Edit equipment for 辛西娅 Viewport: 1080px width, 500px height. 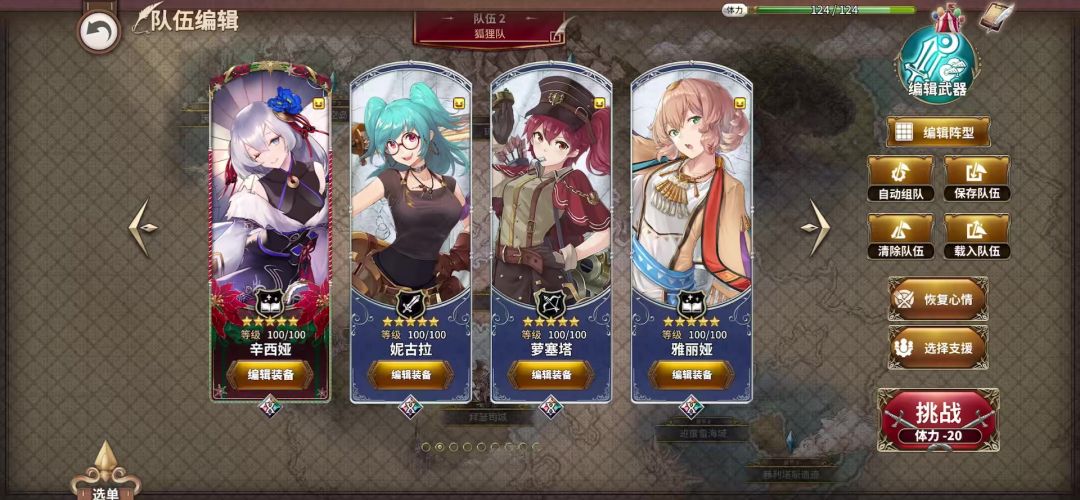[x=270, y=375]
